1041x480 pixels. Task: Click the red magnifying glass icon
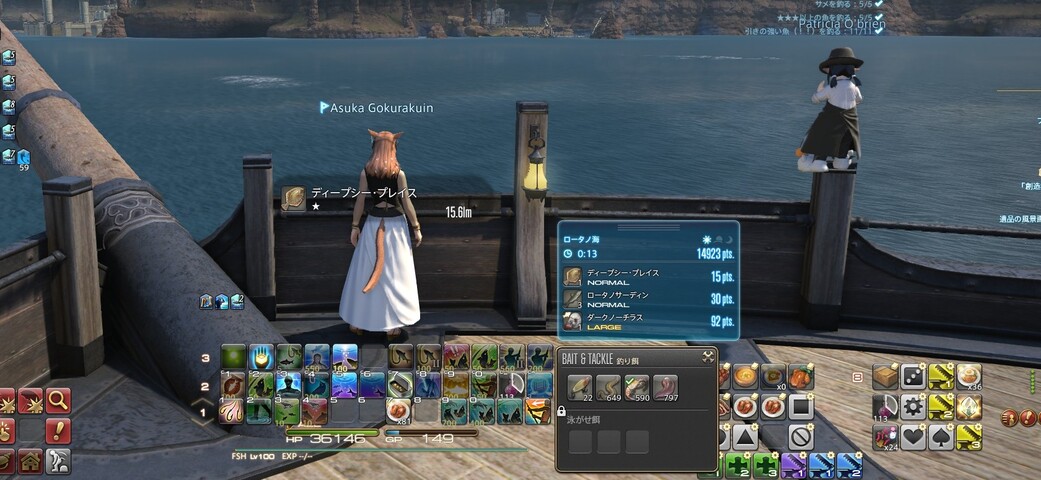click(x=58, y=401)
